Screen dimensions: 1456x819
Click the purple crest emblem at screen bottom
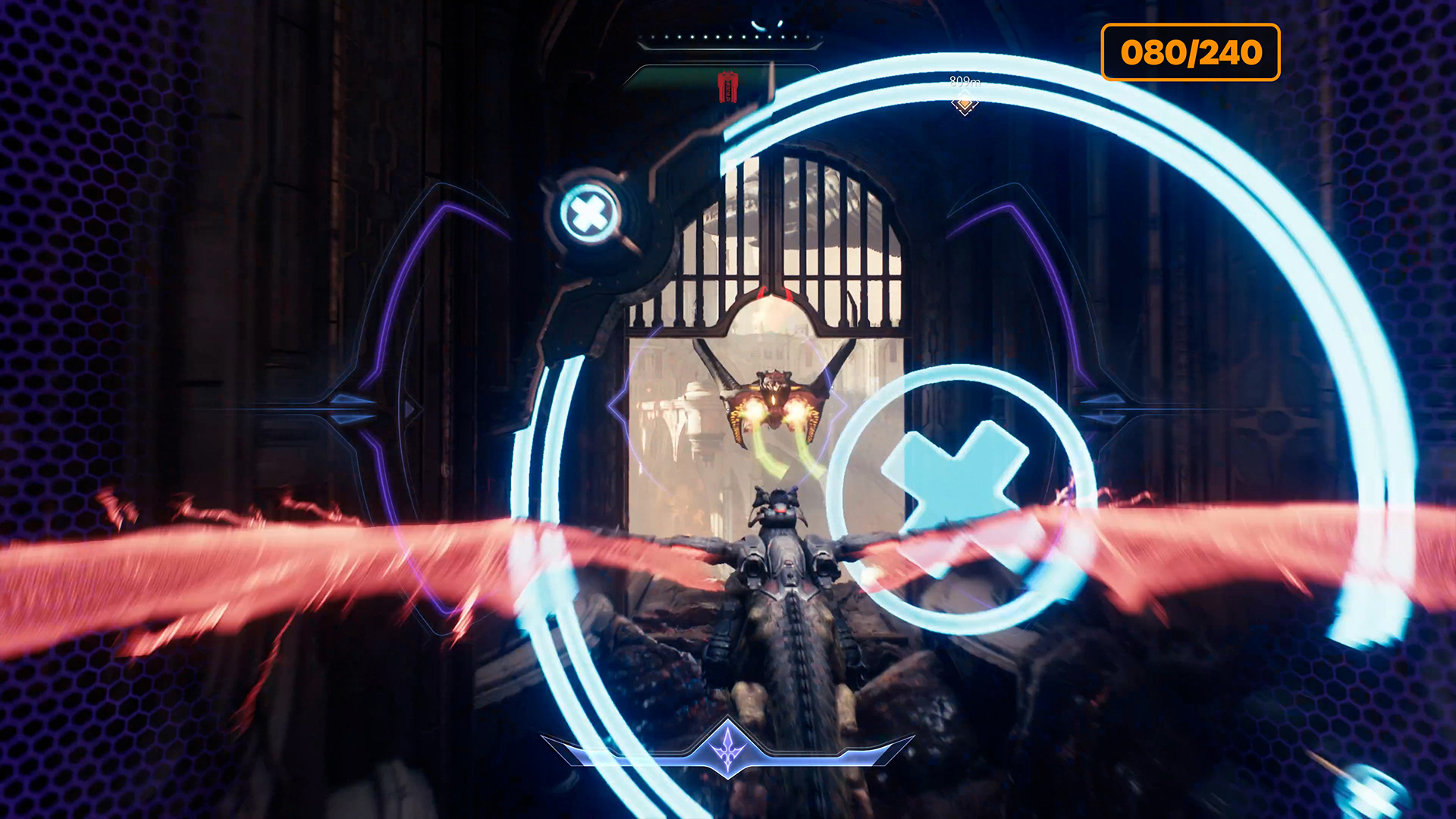[728, 747]
